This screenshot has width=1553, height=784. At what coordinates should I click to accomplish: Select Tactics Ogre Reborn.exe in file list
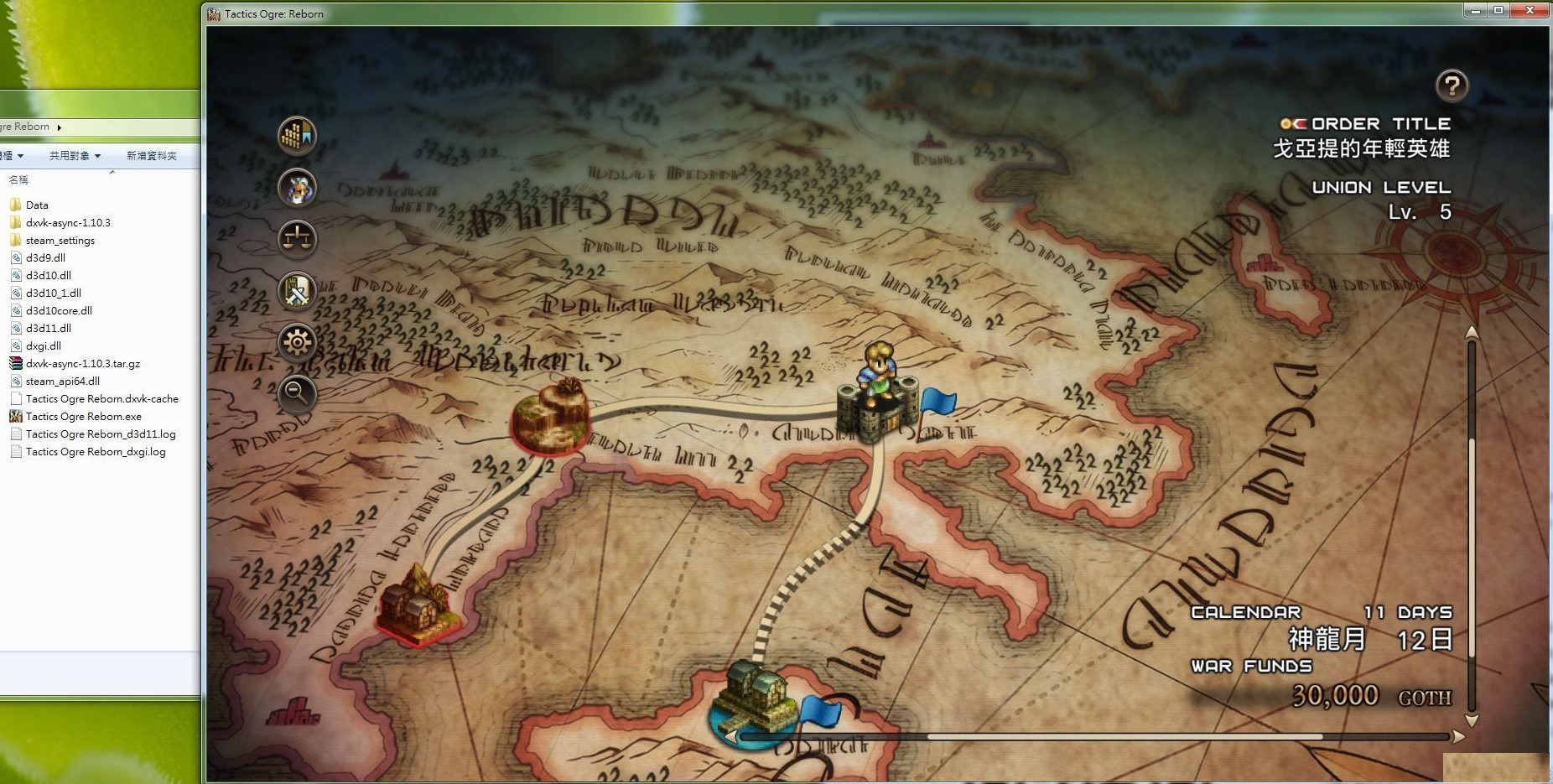[83, 417]
